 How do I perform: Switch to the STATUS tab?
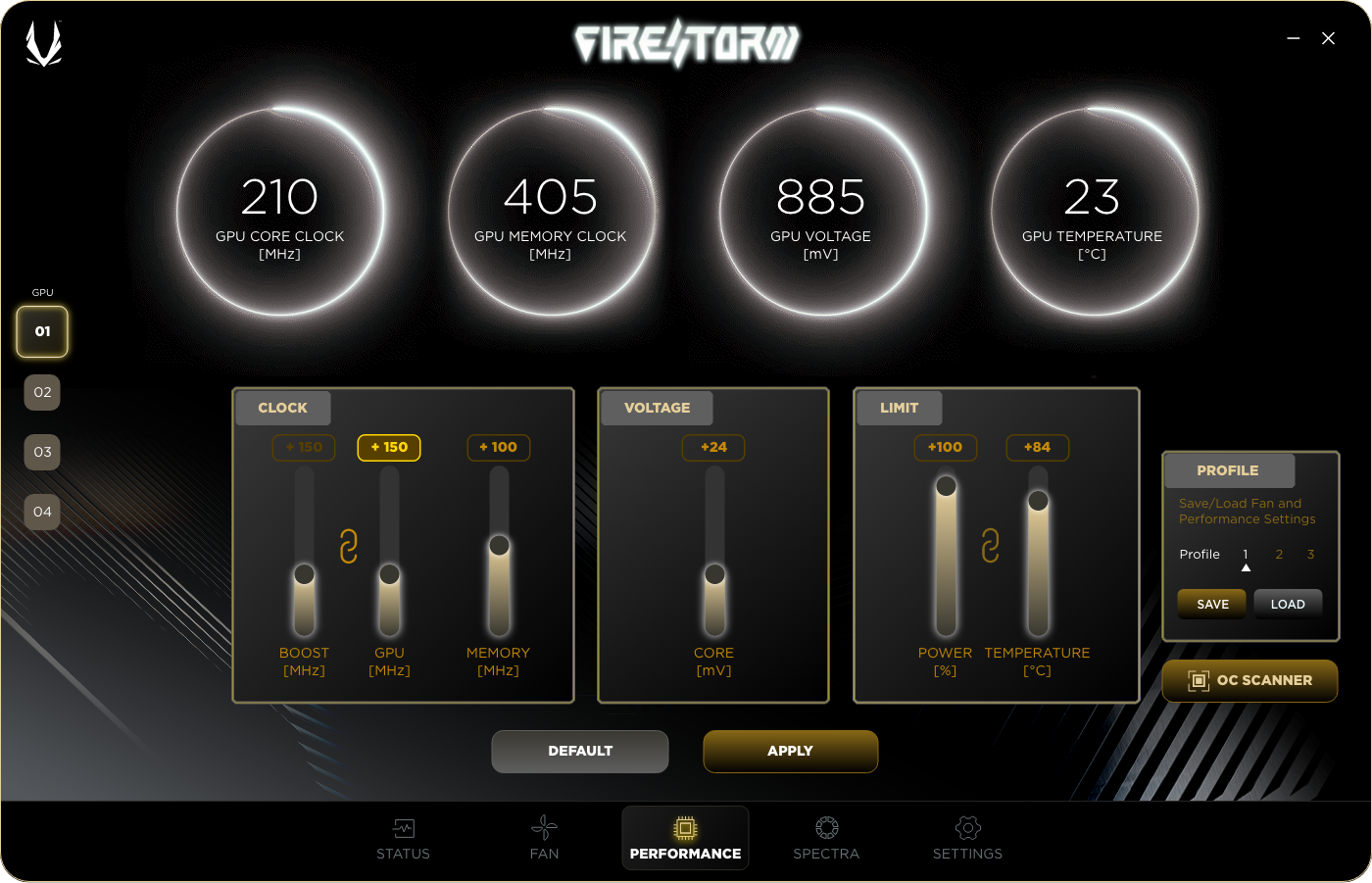point(403,838)
